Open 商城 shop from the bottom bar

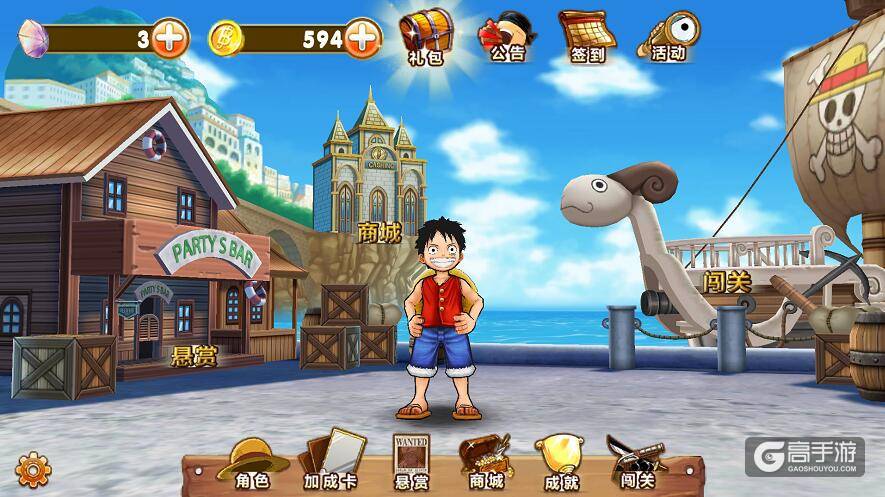484,463
